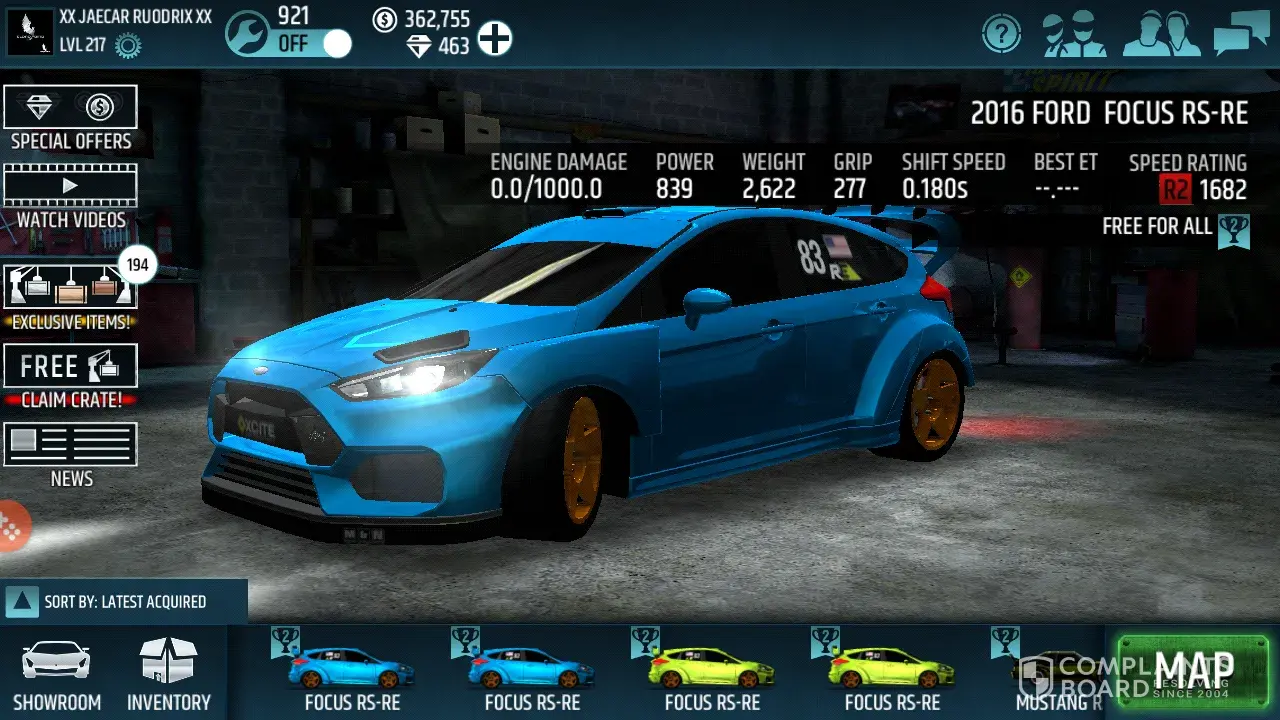Claim the free crate
The height and width of the screenshot is (720, 1280).
70,376
